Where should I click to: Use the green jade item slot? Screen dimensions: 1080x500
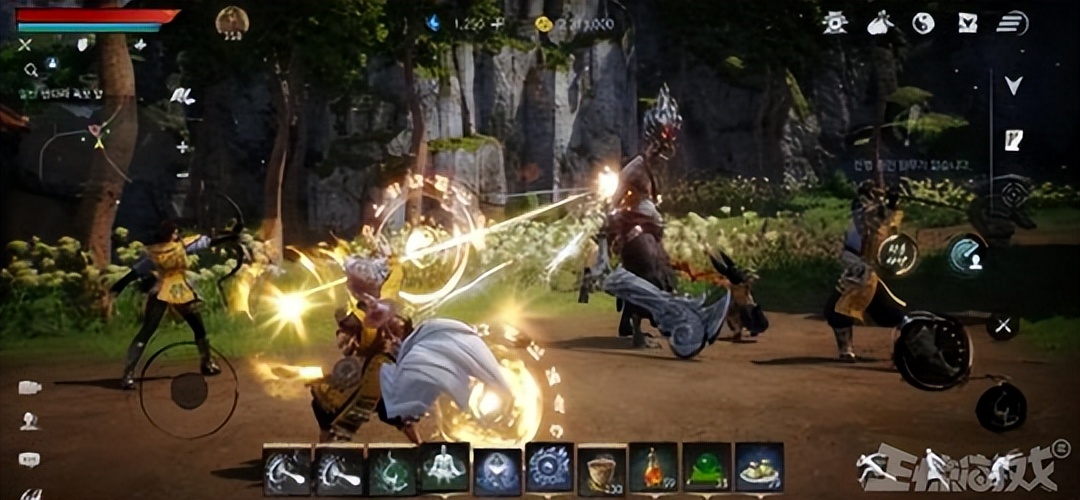(706, 468)
